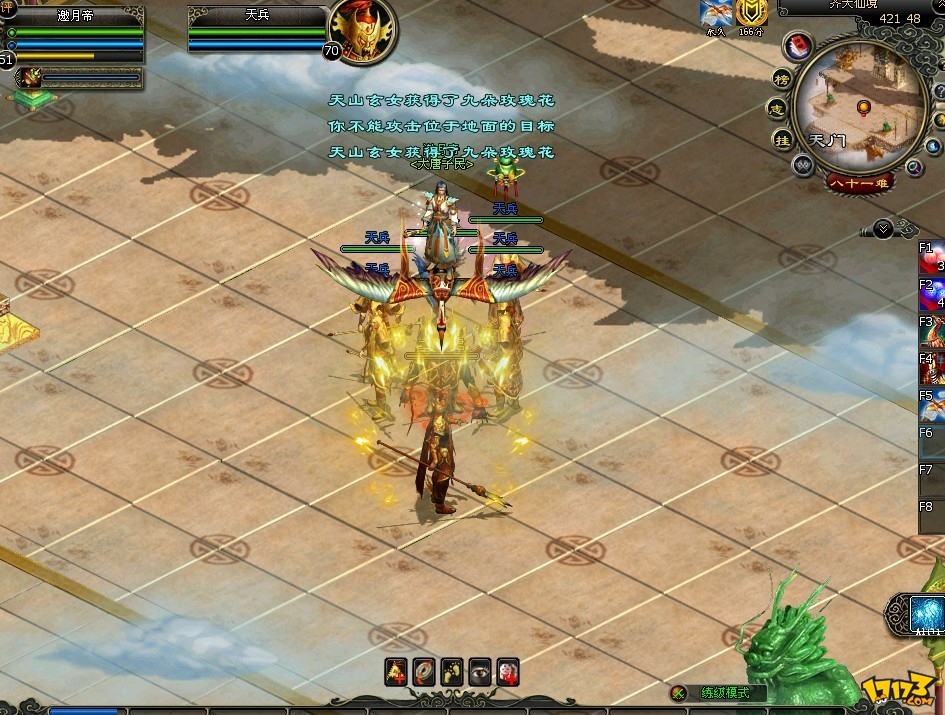This screenshot has width=945, height=715.
Task: Click the 天兵 target portrait
Action: pyautogui.click(x=362, y=30)
